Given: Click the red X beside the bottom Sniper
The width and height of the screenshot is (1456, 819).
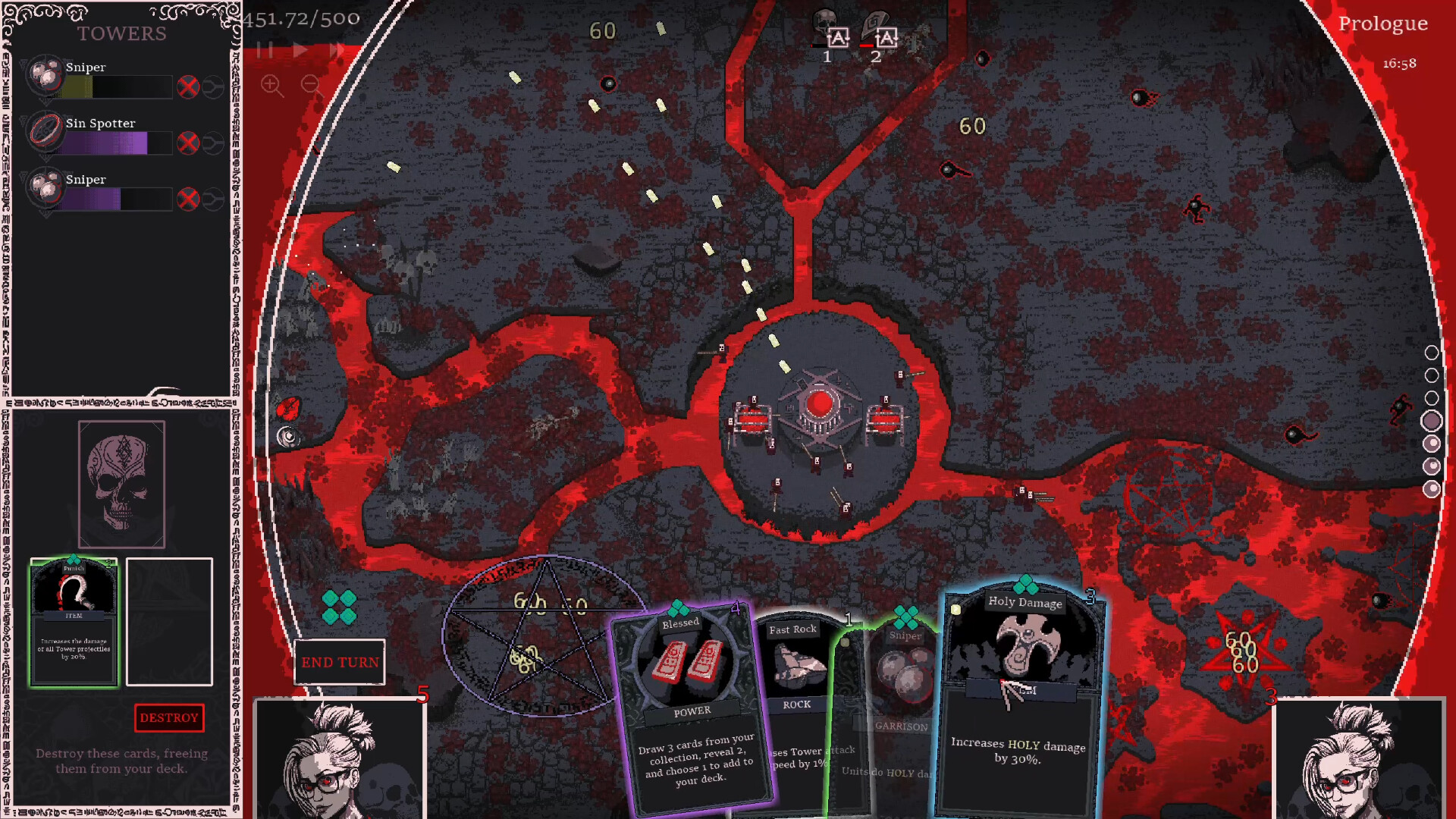Looking at the screenshot, I should (x=188, y=199).
